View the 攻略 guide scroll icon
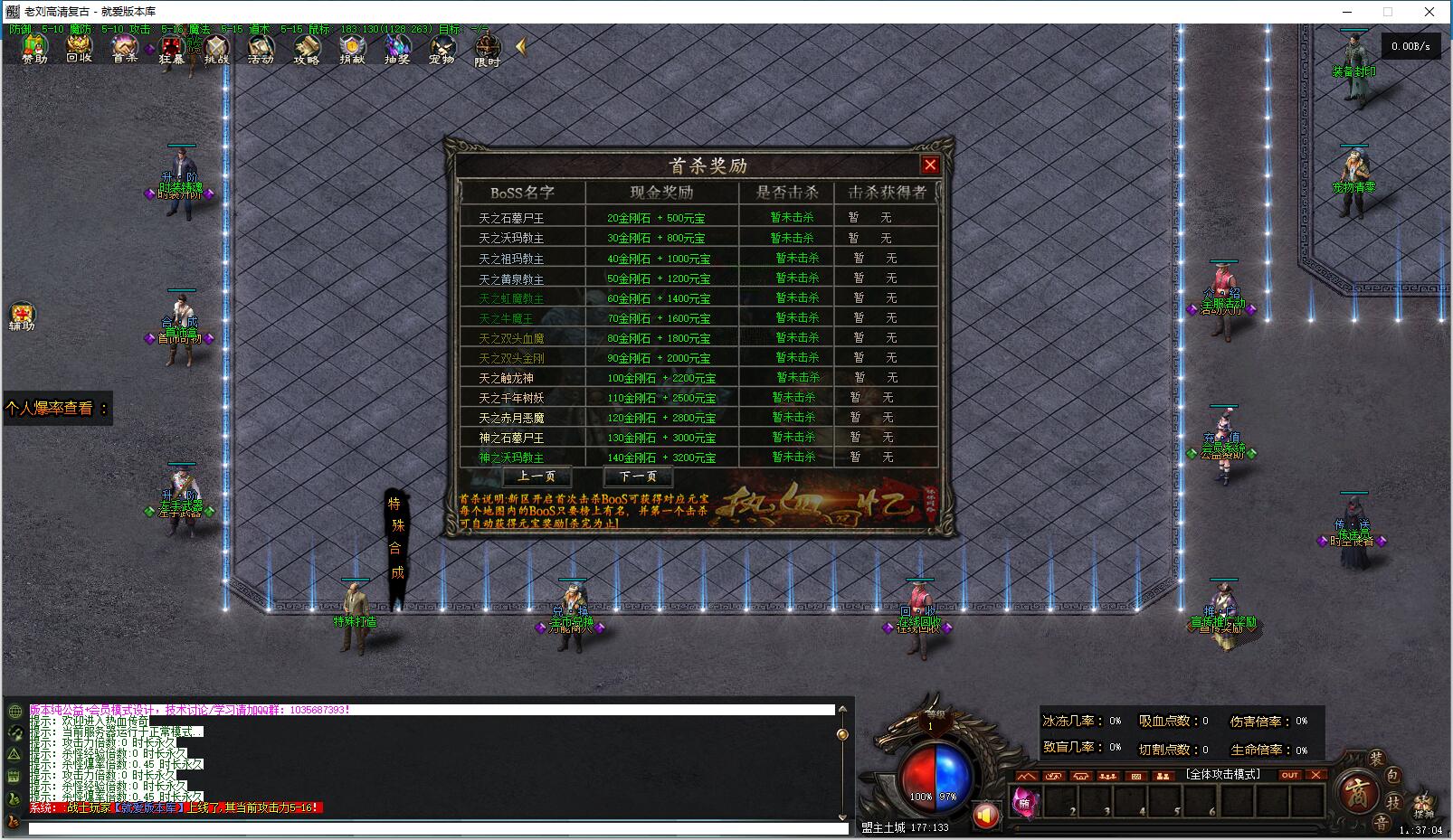Viewport: 1453px width, 840px height. coord(307,47)
